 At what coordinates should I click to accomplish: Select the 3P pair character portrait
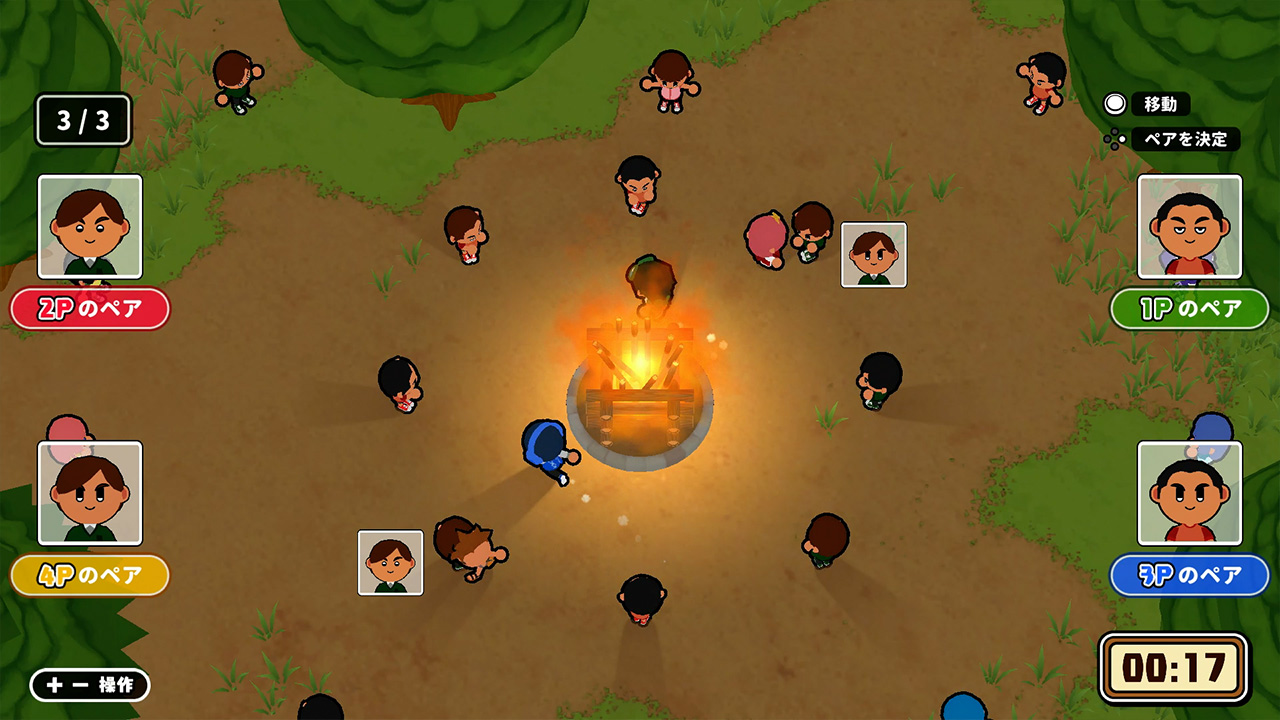click(x=1190, y=493)
